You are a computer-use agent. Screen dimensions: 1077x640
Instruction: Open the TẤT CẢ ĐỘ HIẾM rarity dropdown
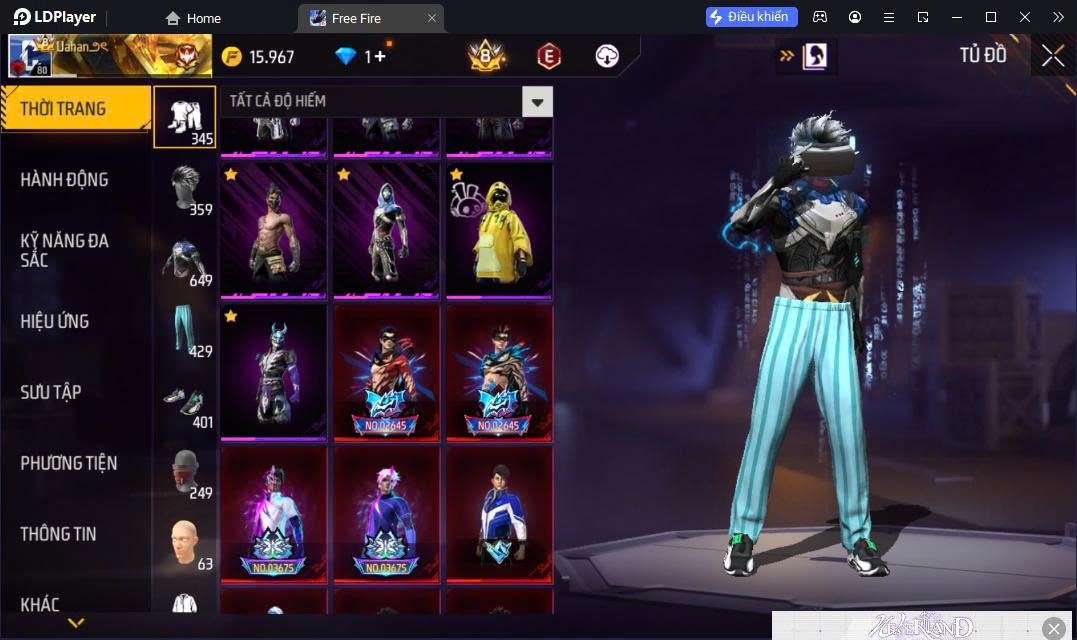[x=537, y=101]
